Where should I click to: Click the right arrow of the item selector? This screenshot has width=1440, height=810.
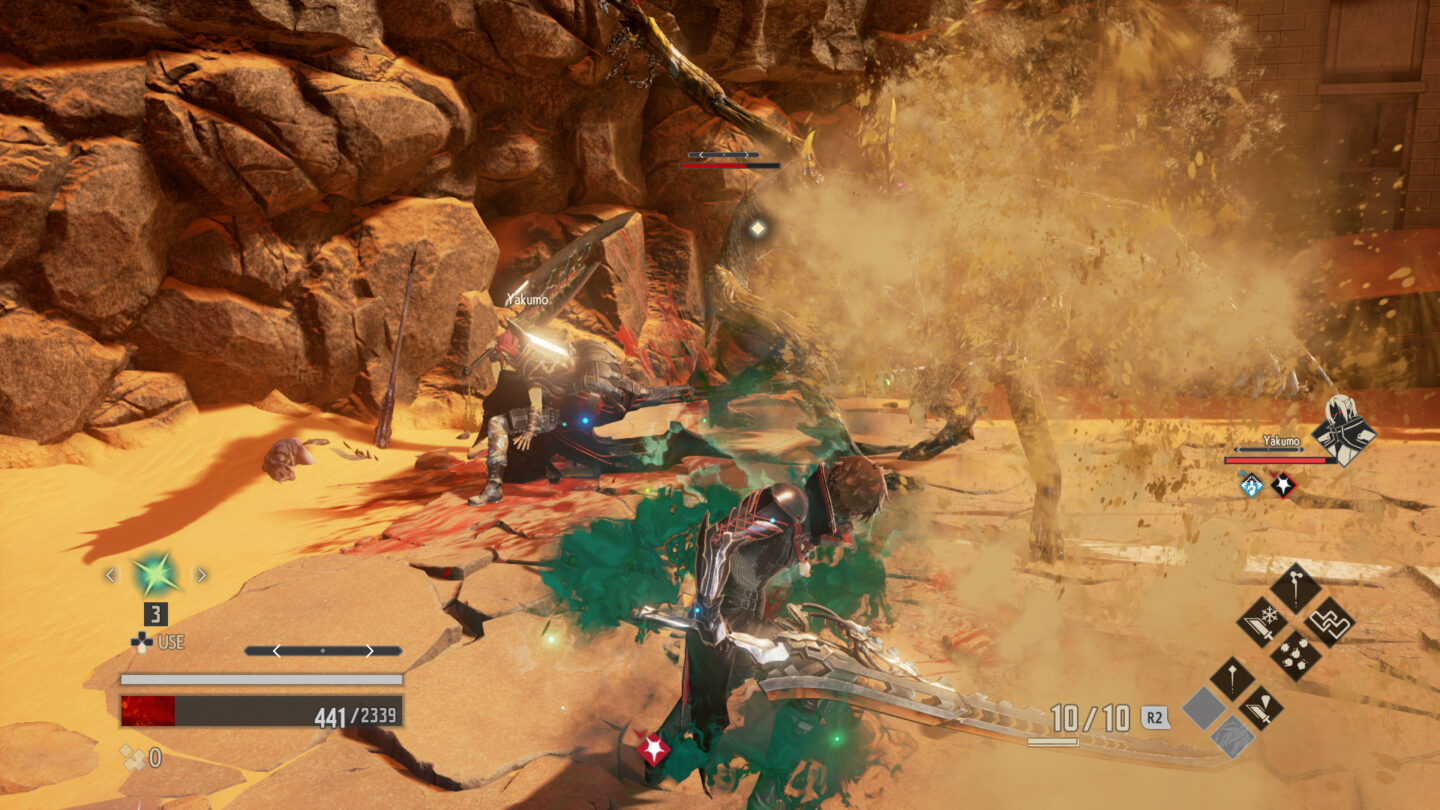[201, 575]
